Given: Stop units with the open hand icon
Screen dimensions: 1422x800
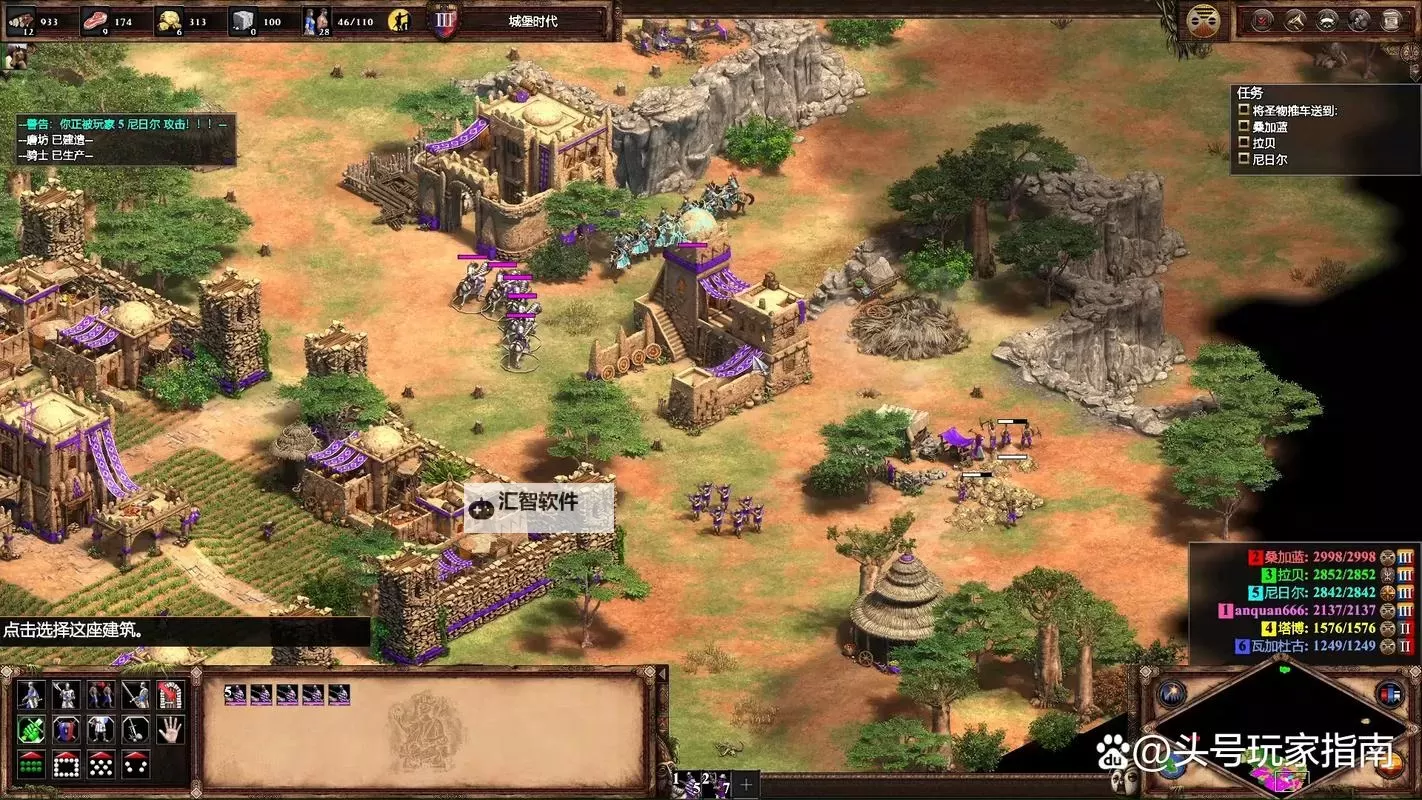Looking at the screenshot, I should coord(170,730).
